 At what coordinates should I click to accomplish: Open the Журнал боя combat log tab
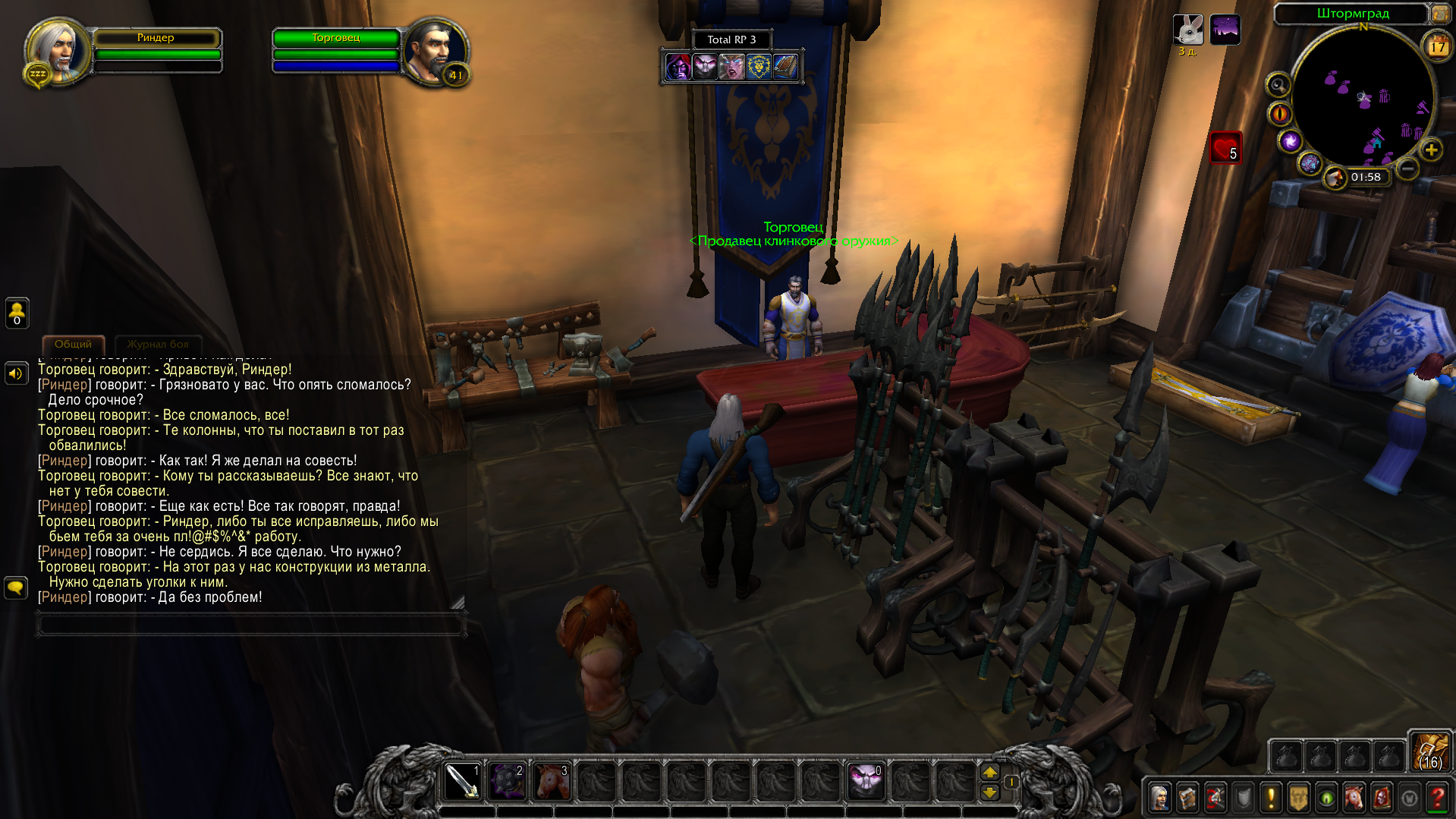click(x=158, y=345)
